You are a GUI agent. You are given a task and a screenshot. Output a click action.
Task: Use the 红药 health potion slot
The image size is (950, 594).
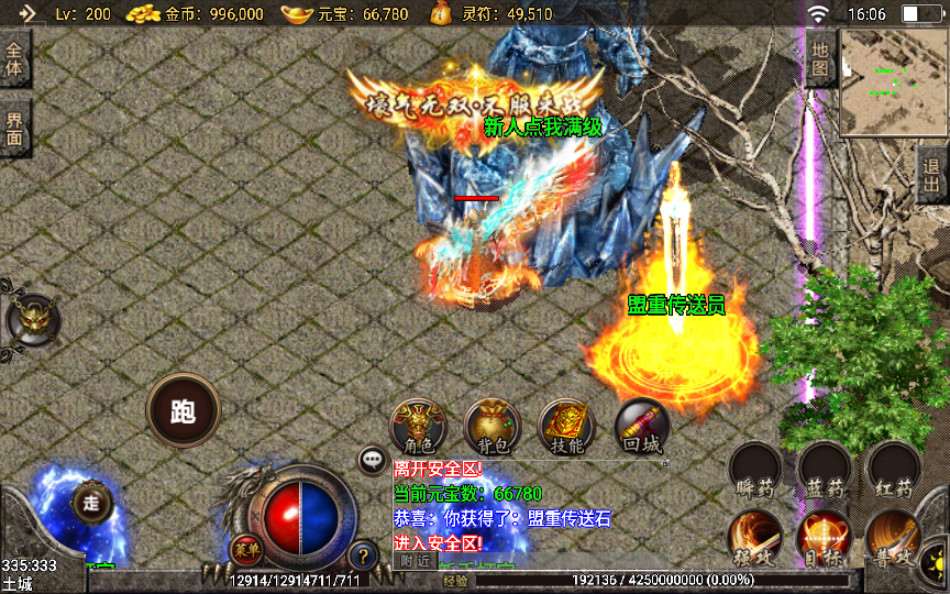(893, 470)
